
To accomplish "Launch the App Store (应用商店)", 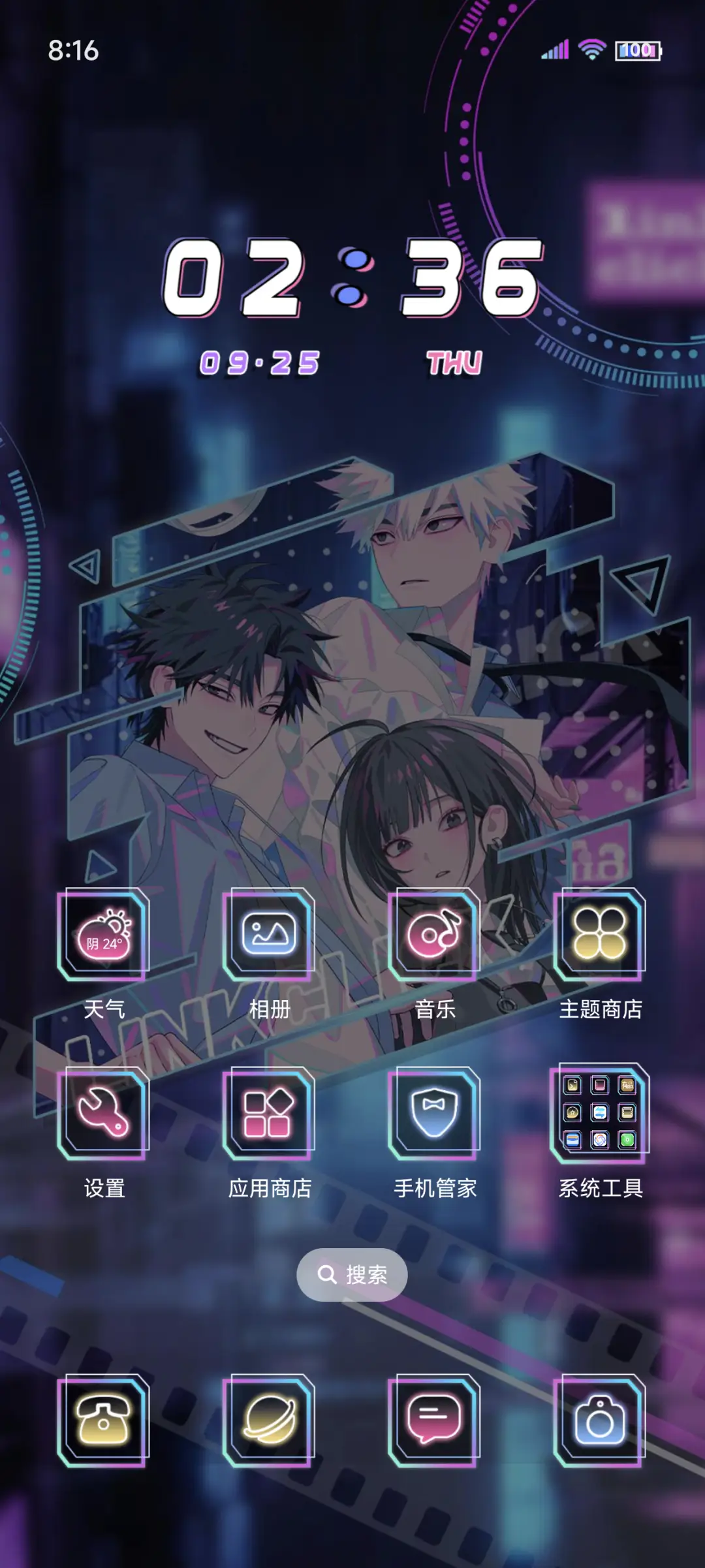I will click(x=269, y=1114).
